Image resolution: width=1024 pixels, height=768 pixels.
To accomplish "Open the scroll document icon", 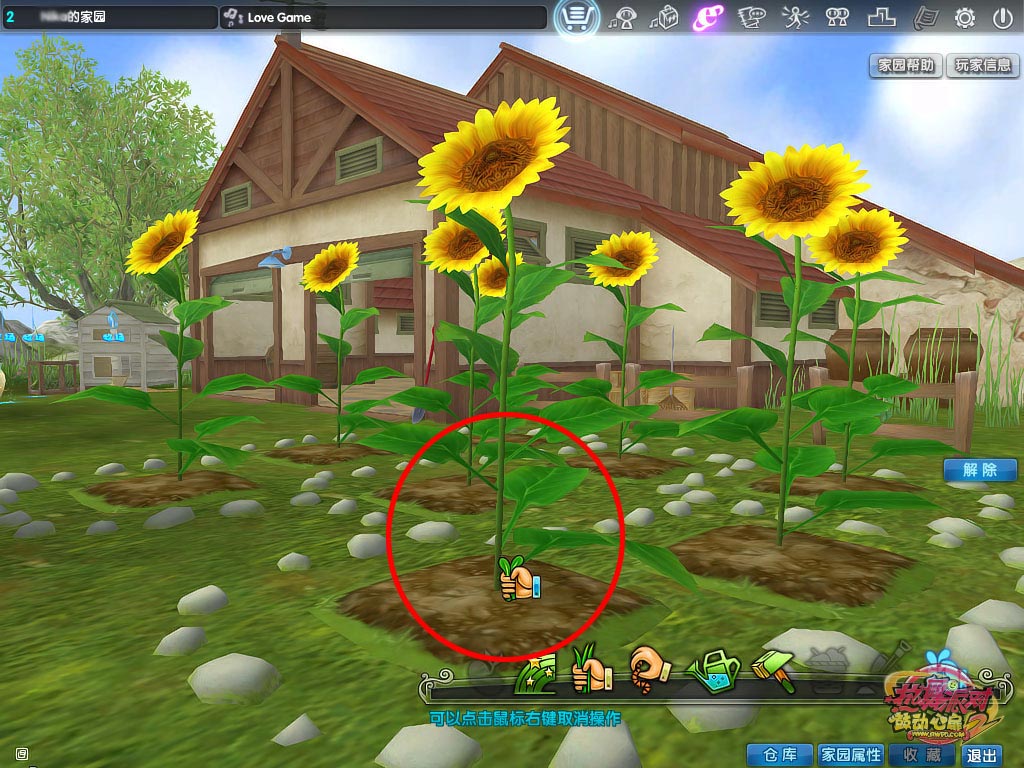I will click(926, 17).
